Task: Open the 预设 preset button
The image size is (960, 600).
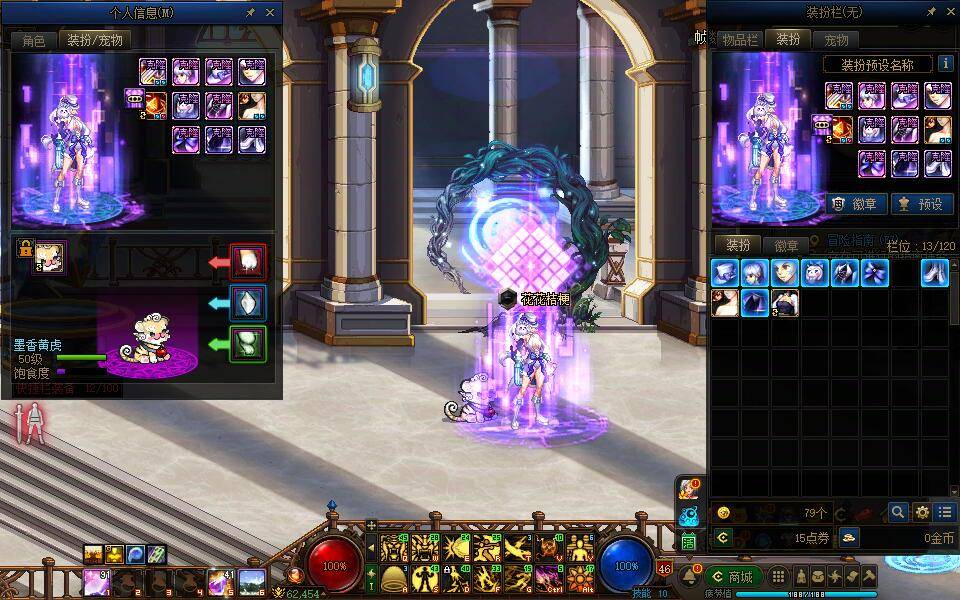Action: coord(922,203)
